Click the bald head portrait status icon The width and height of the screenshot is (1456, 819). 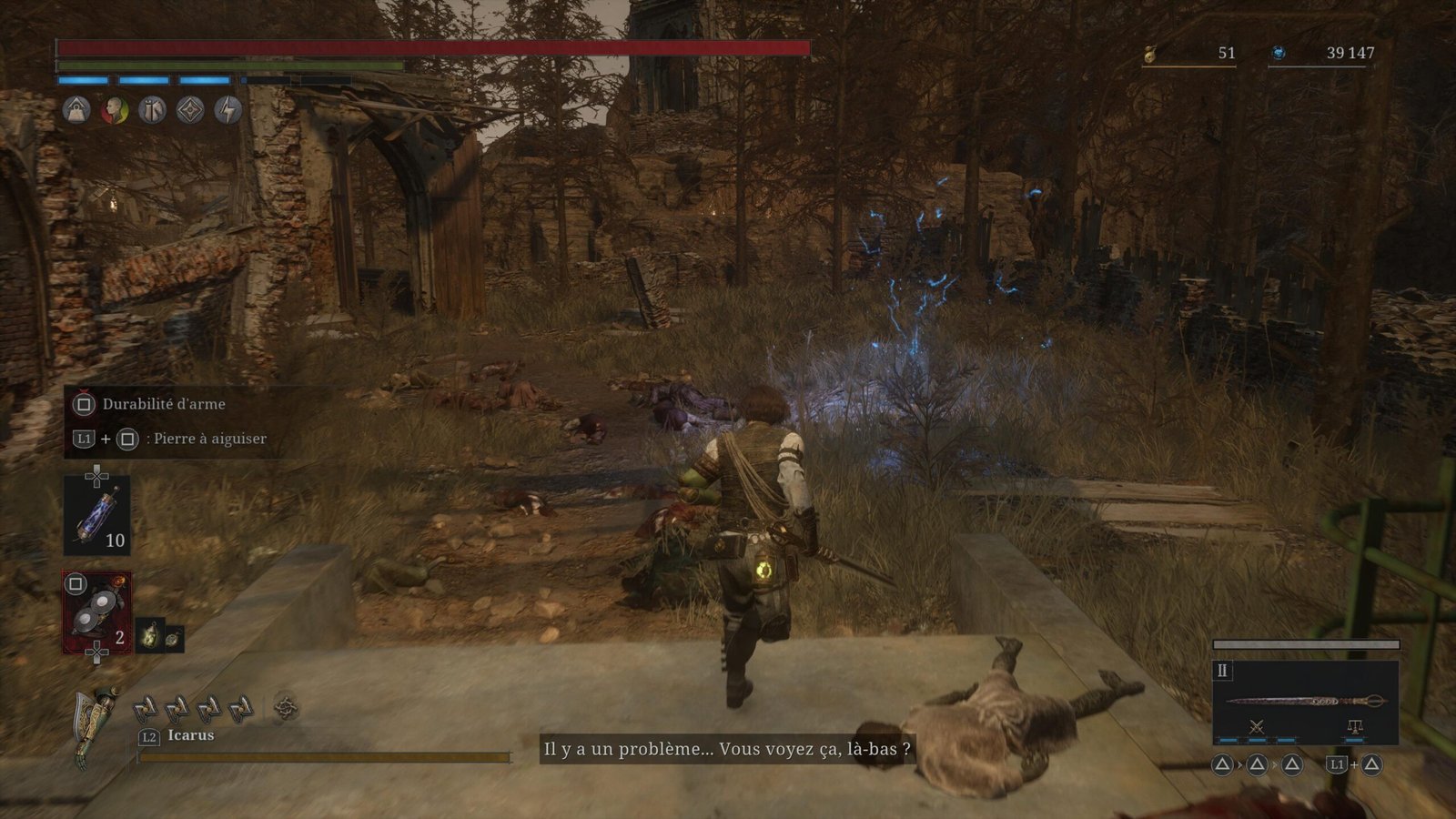click(x=114, y=111)
